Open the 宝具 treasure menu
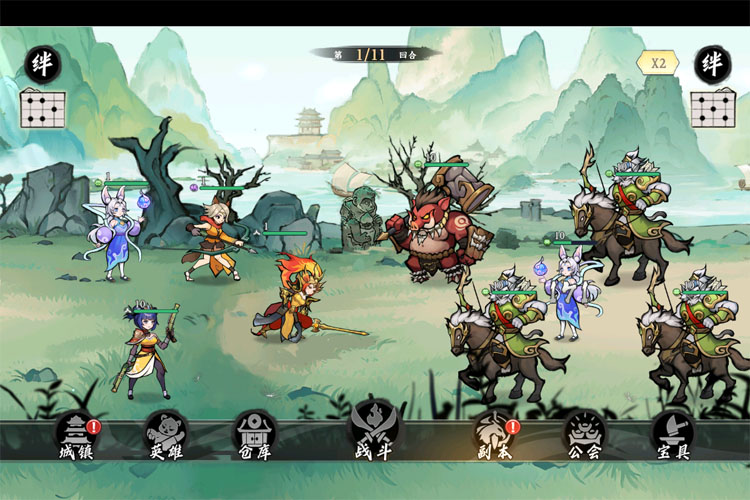This screenshot has width=750, height=500. 672,435
